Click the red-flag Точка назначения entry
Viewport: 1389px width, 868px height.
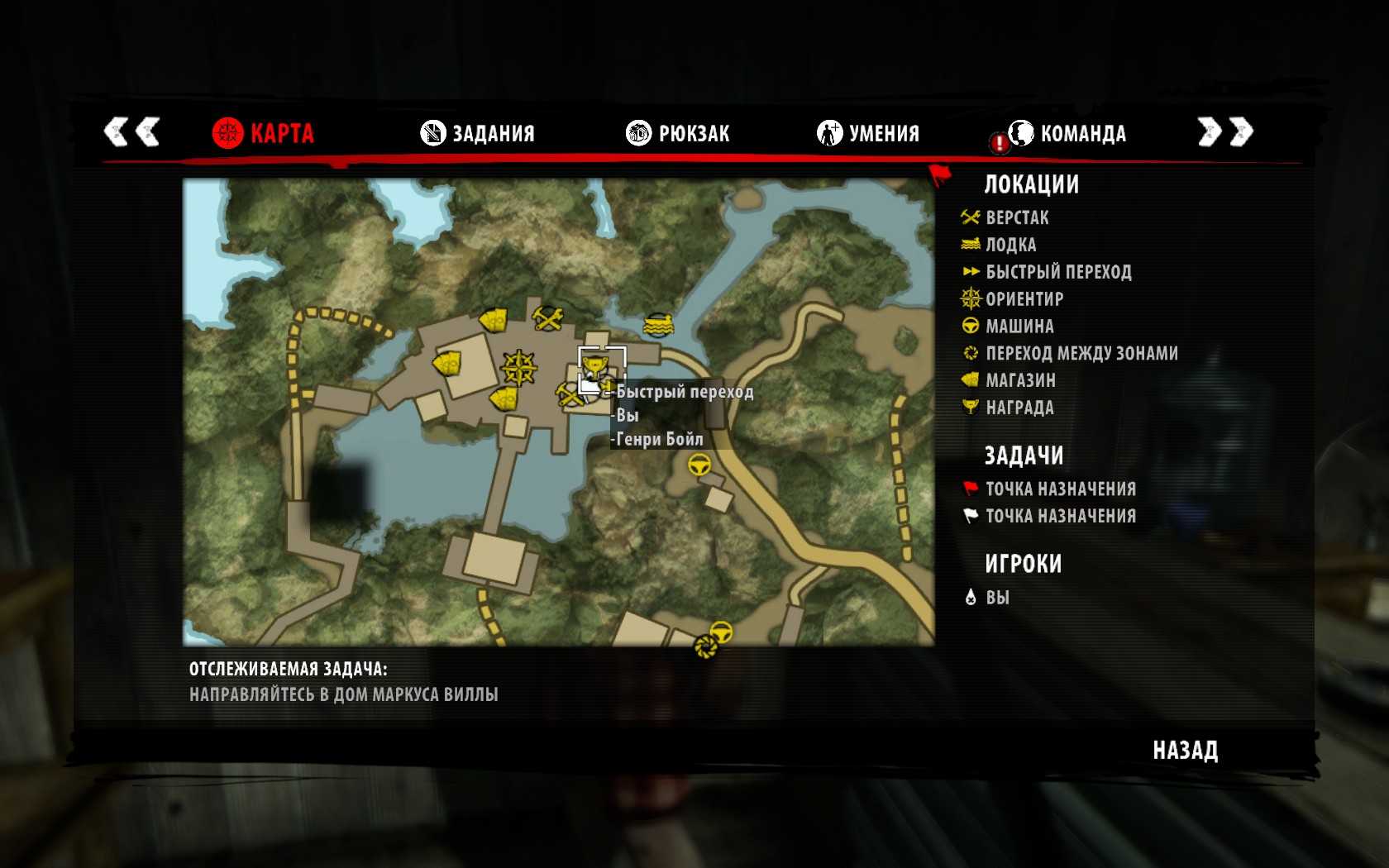tap(1060, 489)
